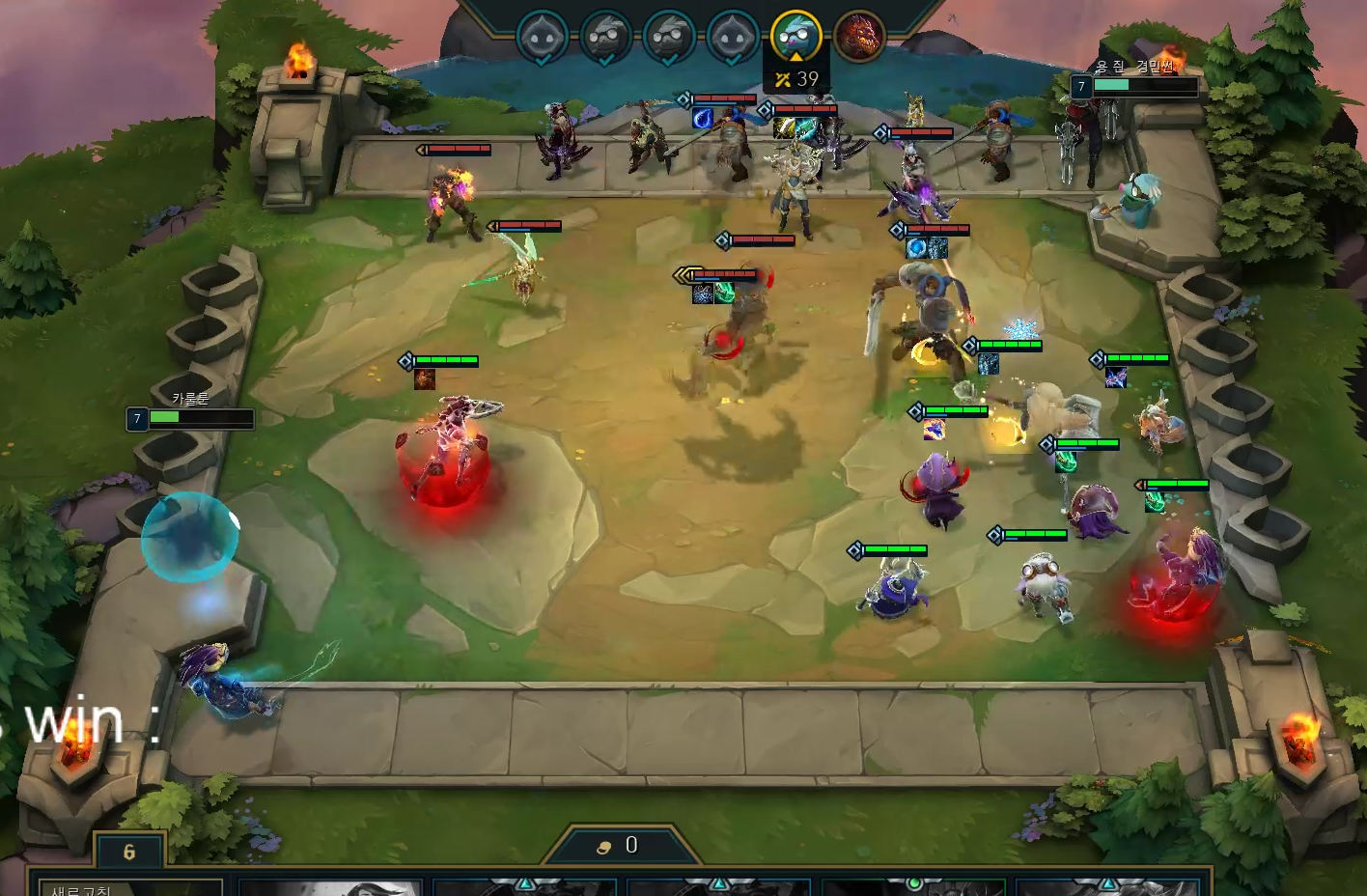Buy the shop card with green circle marker

point(912,887)
